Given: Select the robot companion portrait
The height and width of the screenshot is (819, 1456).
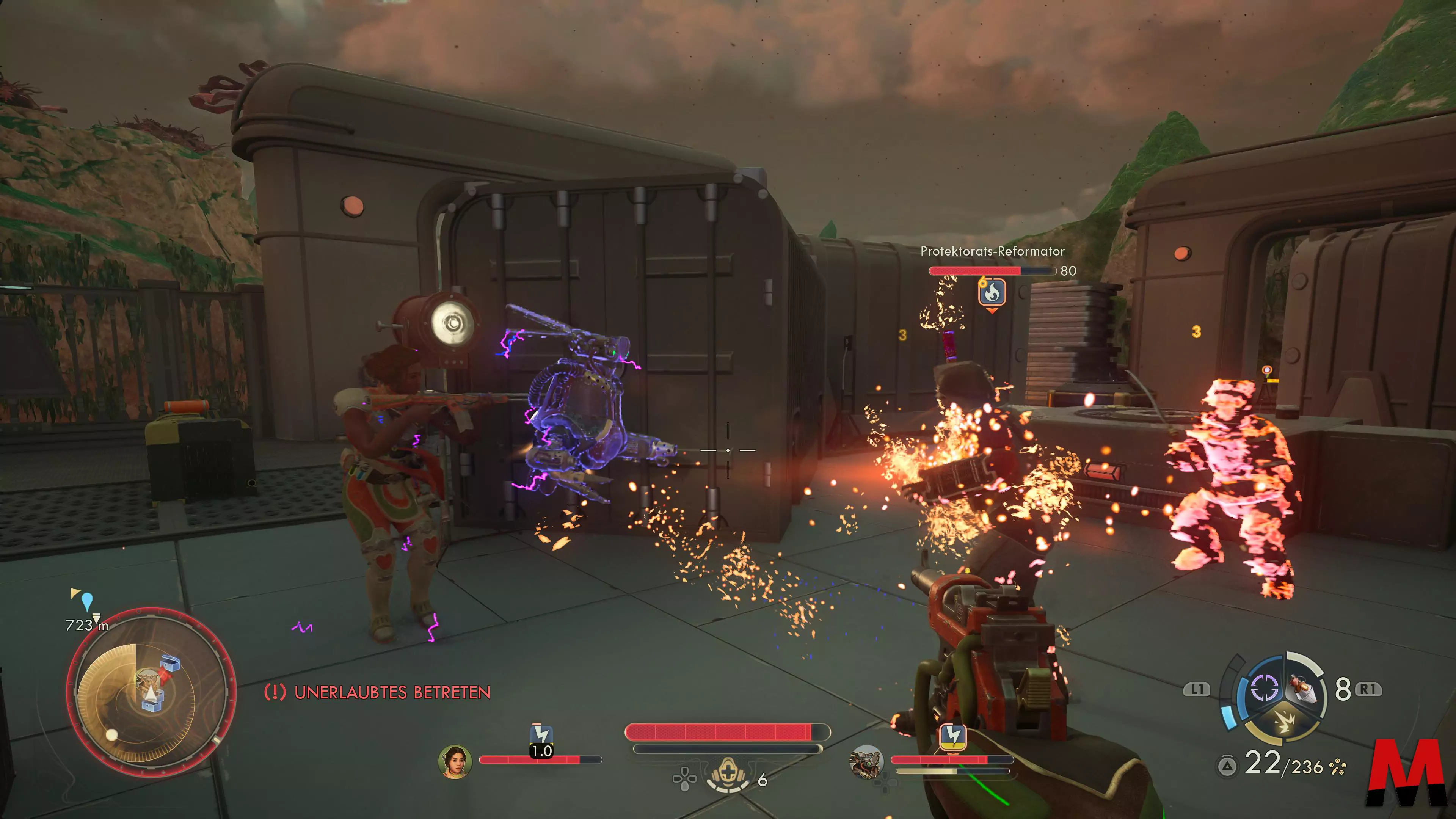Looking at the screenshot, I should coord(866,762).
